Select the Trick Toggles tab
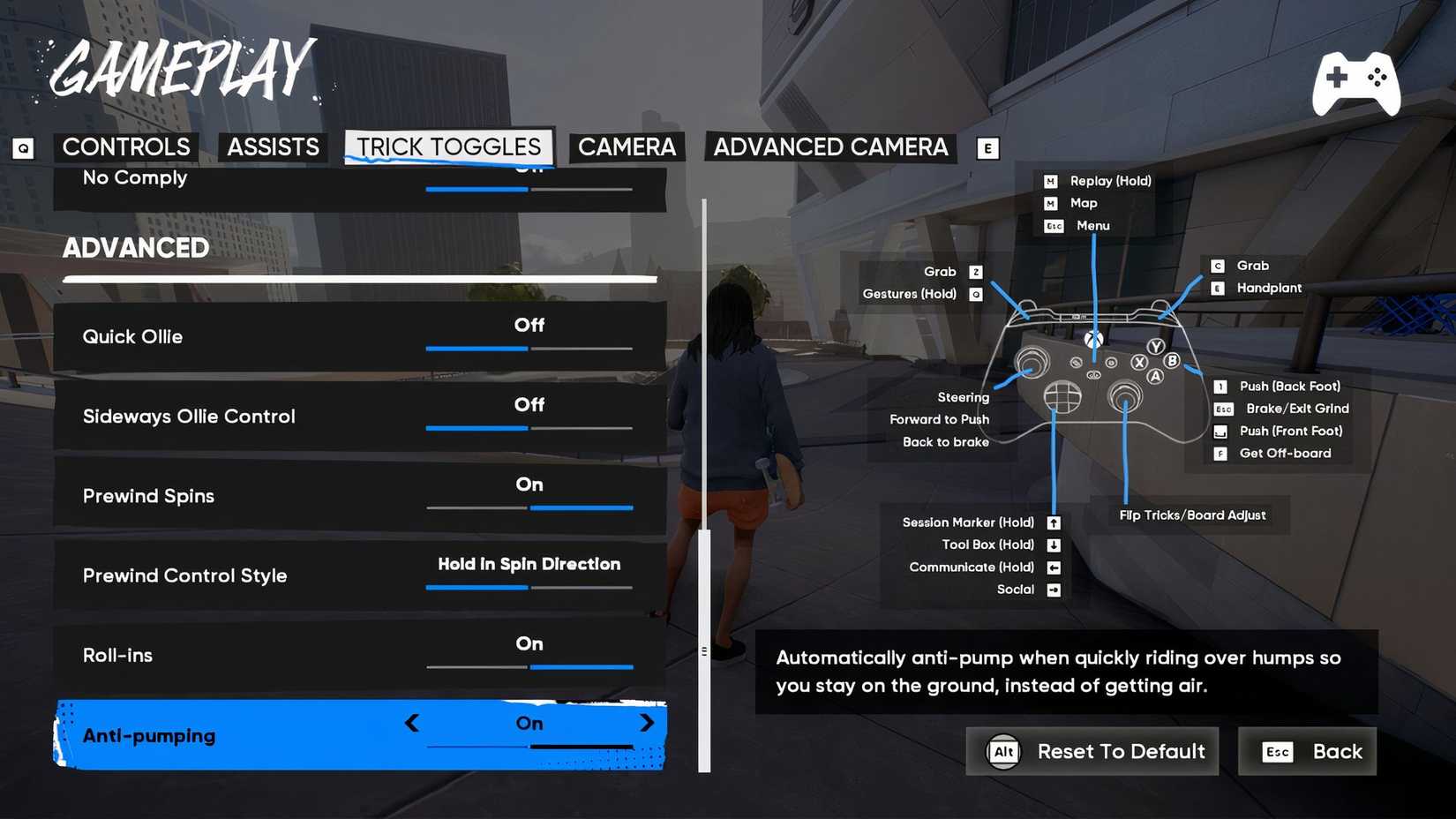1456x819 pixels. pyautogui.click(x=448, y=147)
